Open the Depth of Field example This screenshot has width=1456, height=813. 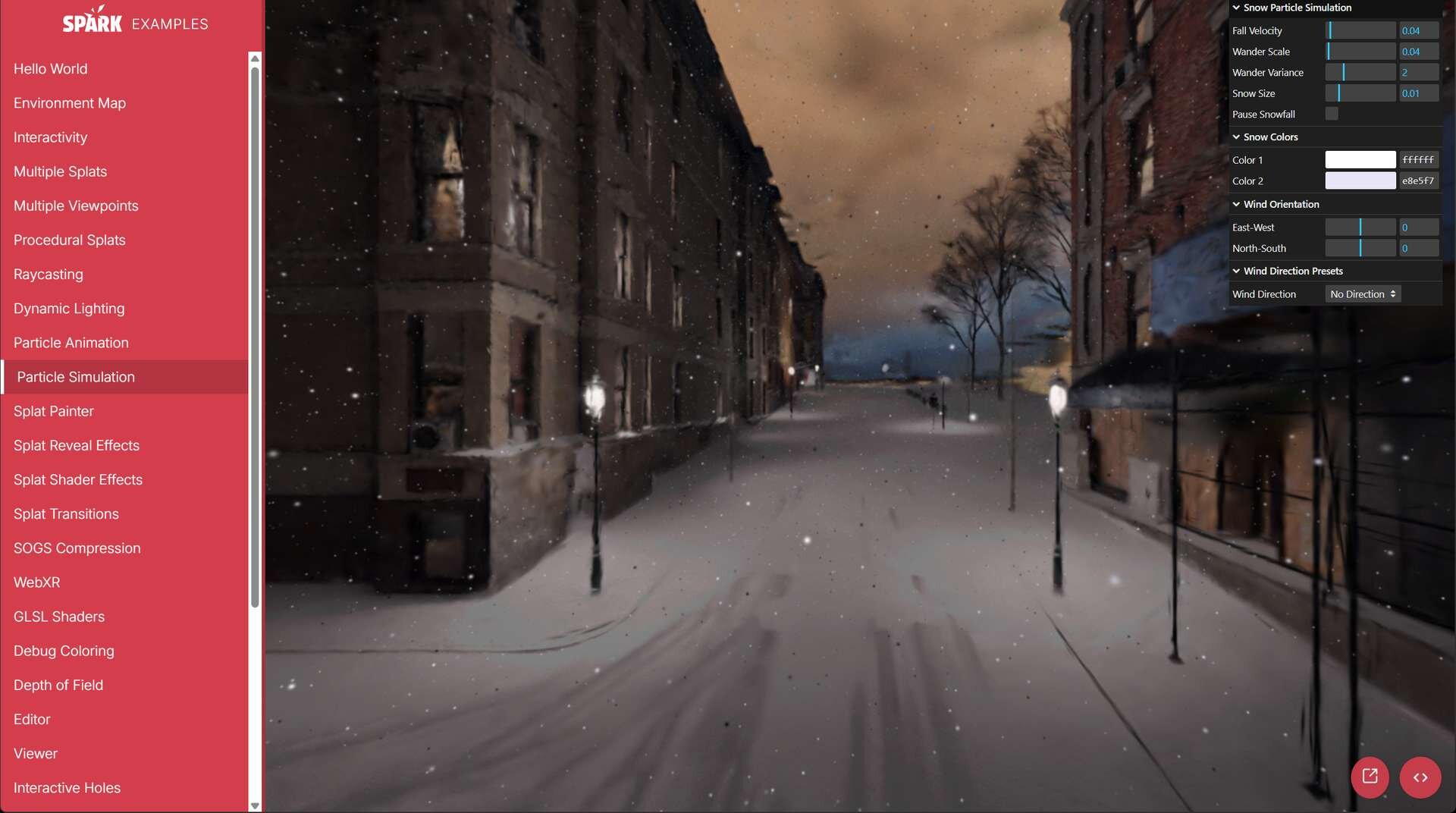pyautogui.click(x=58, y=685)
